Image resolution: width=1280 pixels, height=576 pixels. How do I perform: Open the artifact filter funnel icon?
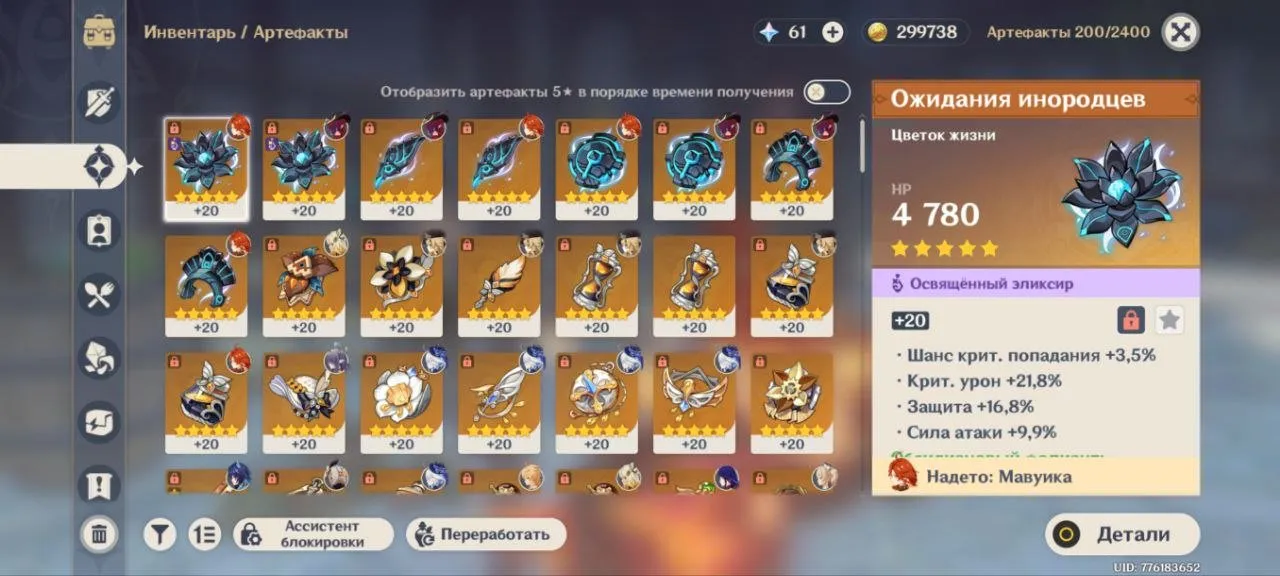click(x=159, y=534)
